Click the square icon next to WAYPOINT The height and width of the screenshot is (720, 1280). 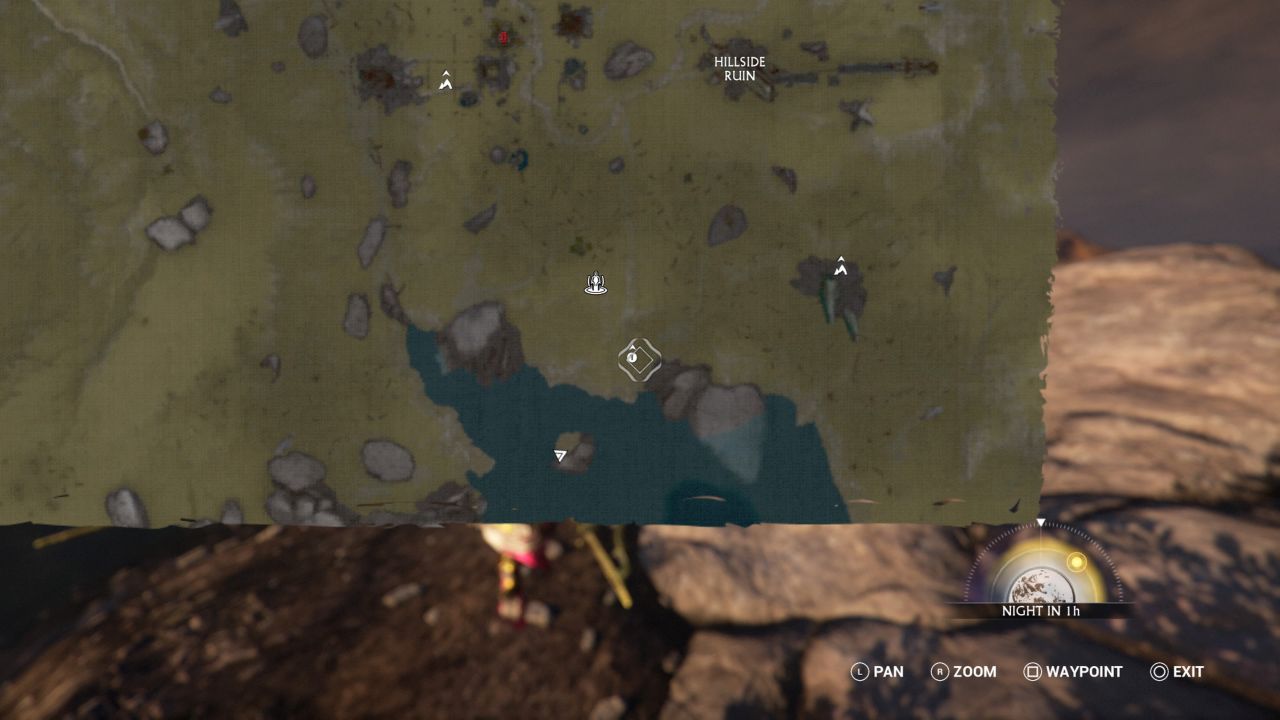[1032, 672]
